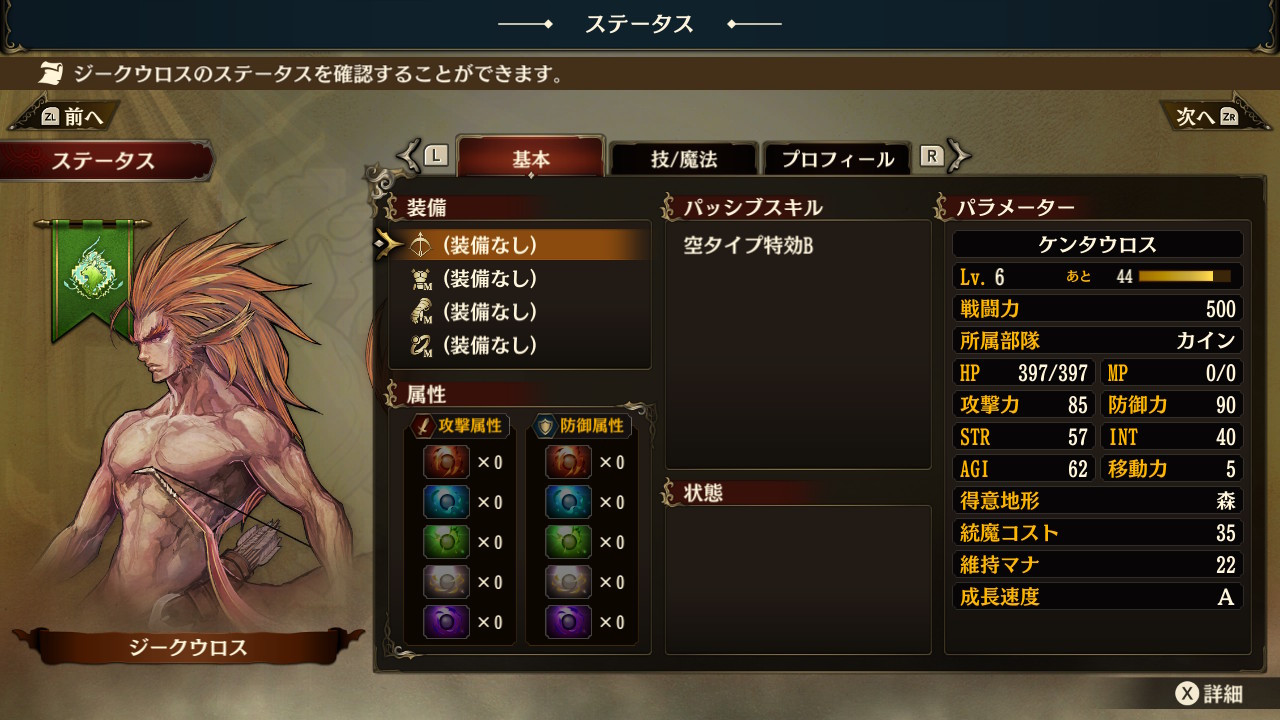Click the fire attack attribute icon

pos(446,462)
